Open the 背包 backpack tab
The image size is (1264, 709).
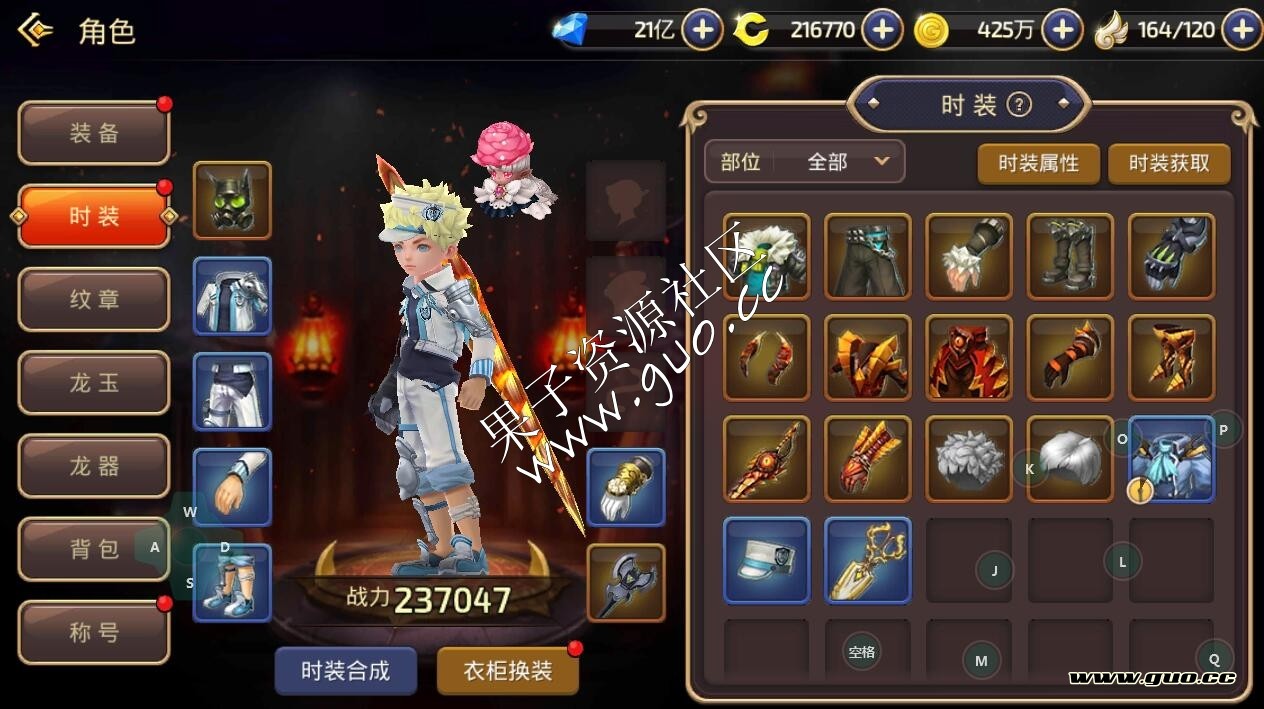tap(94, 549)
